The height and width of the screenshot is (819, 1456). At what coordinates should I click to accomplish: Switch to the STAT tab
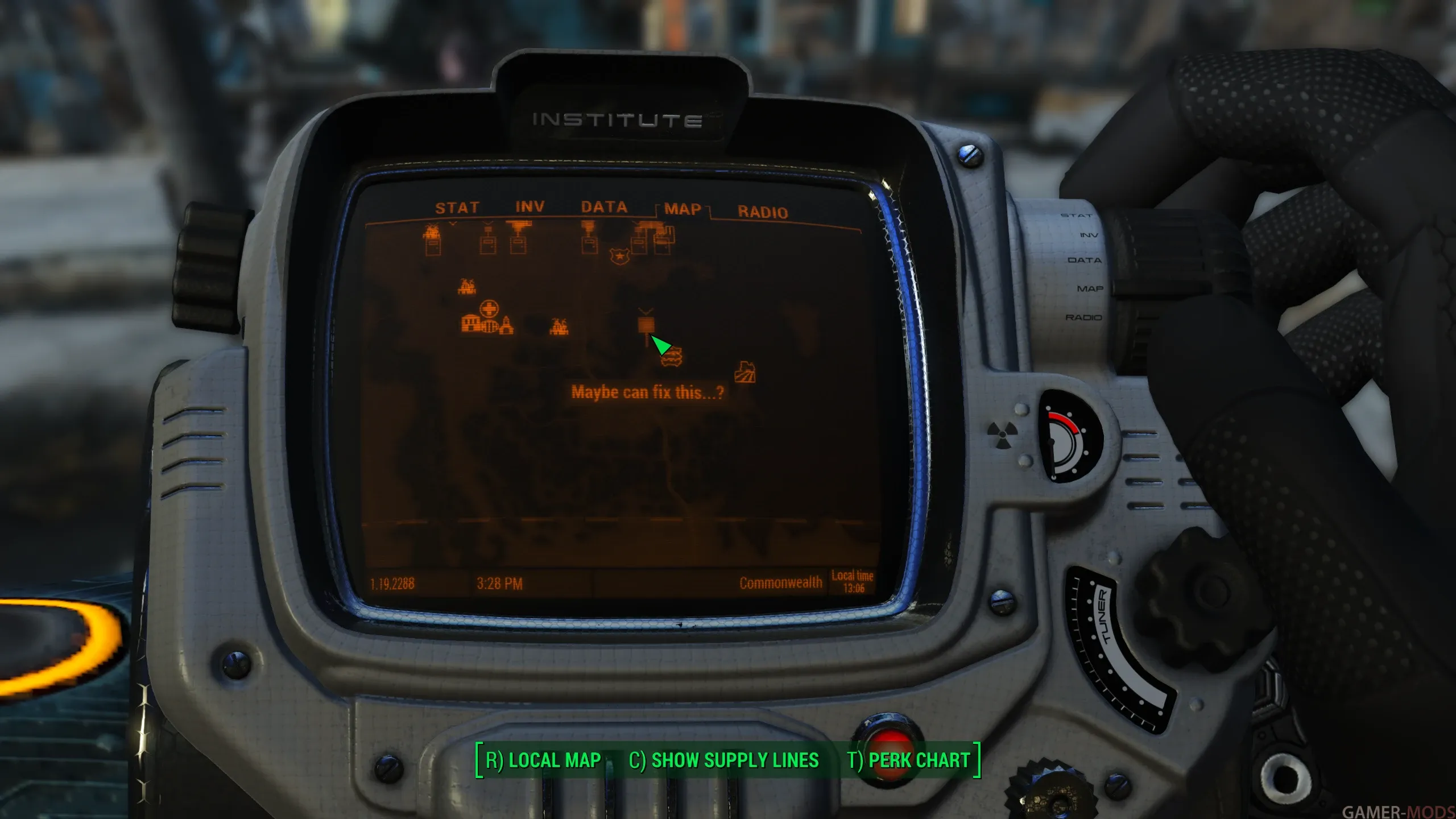[x=457, y=208]
